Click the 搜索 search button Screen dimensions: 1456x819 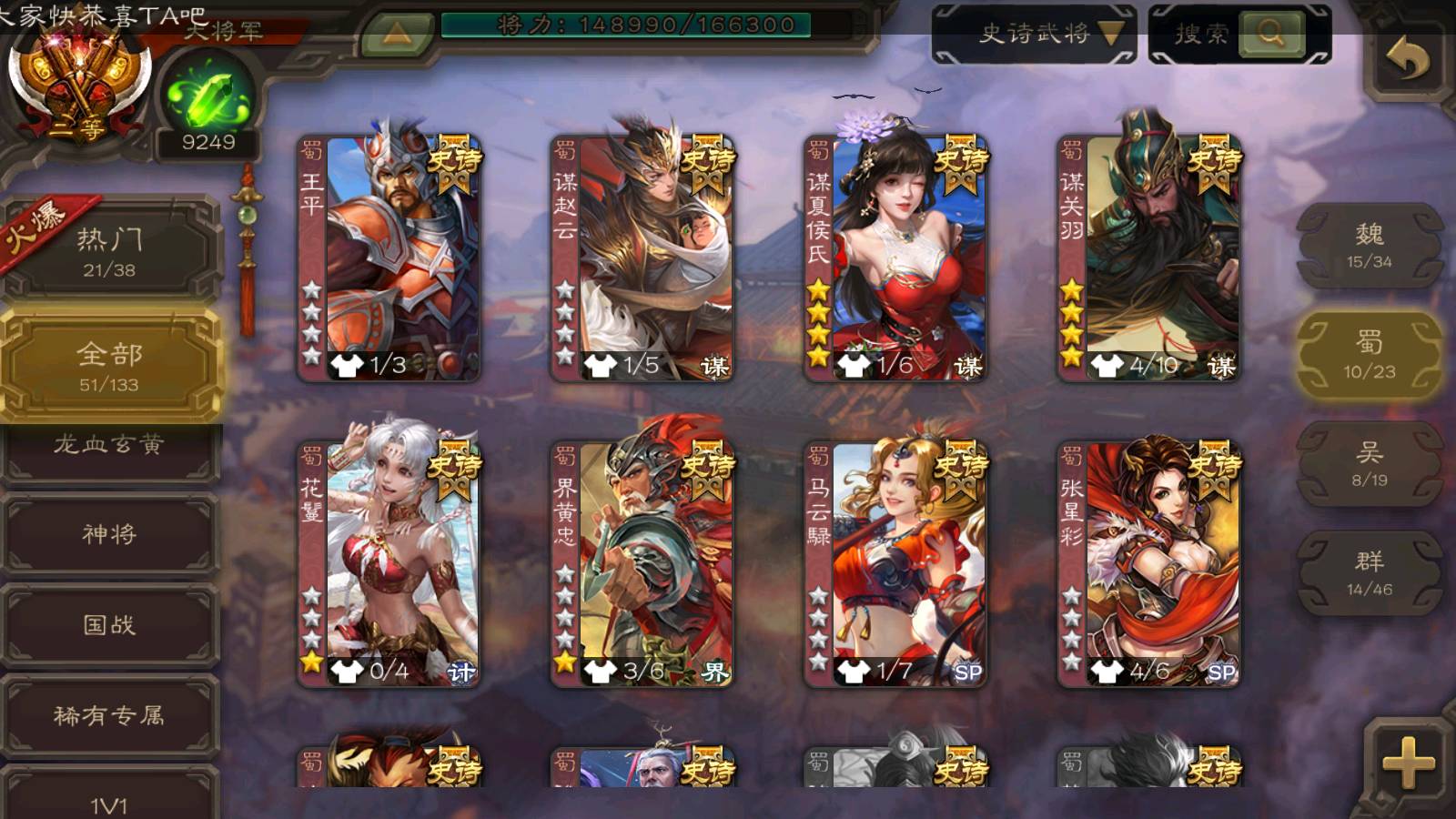click(1270, 35)
